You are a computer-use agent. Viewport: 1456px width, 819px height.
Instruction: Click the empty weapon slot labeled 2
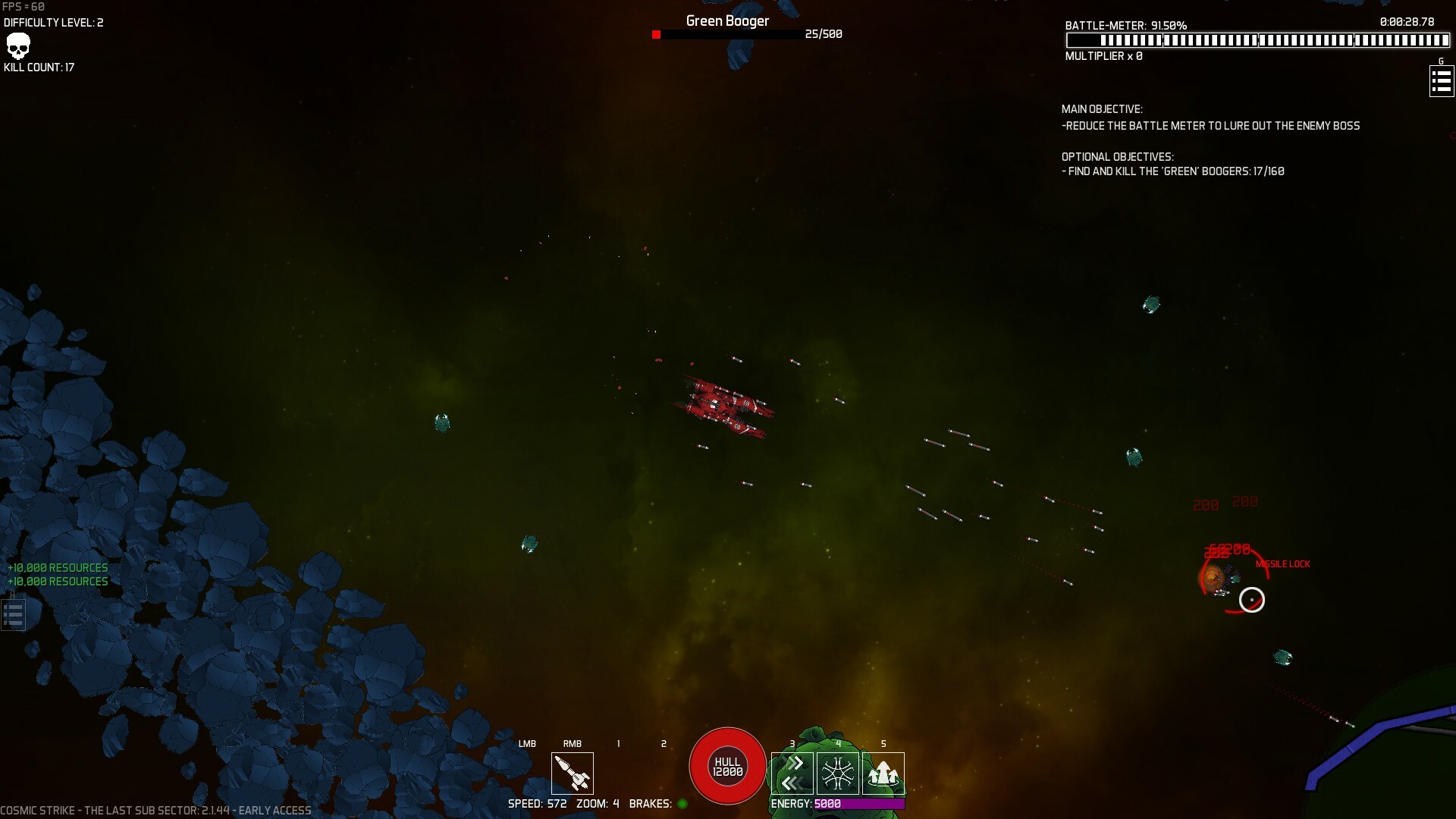point(665,773)
